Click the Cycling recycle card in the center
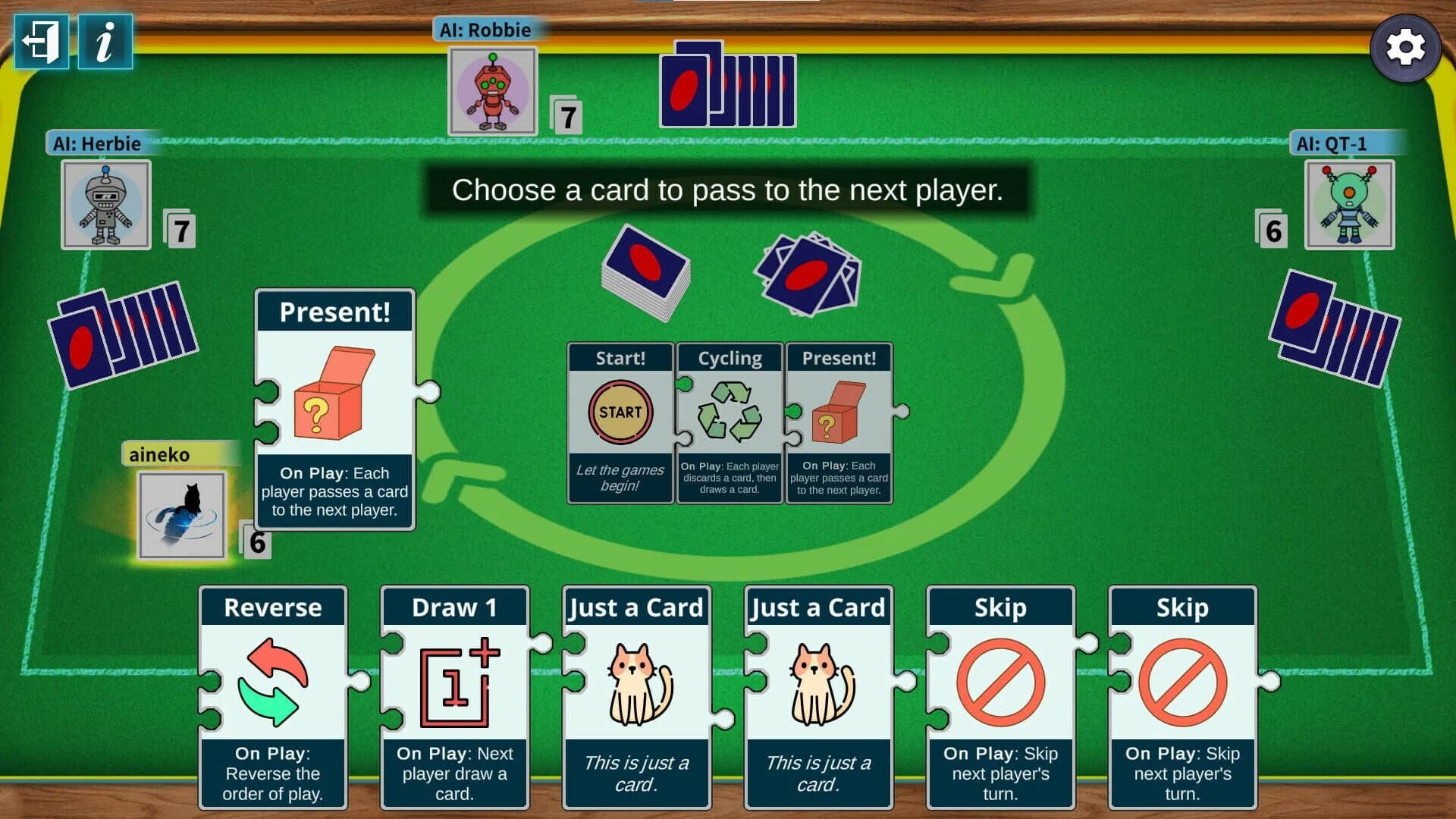The width and height of the screenshot is (1456, 819). [730, 421]
